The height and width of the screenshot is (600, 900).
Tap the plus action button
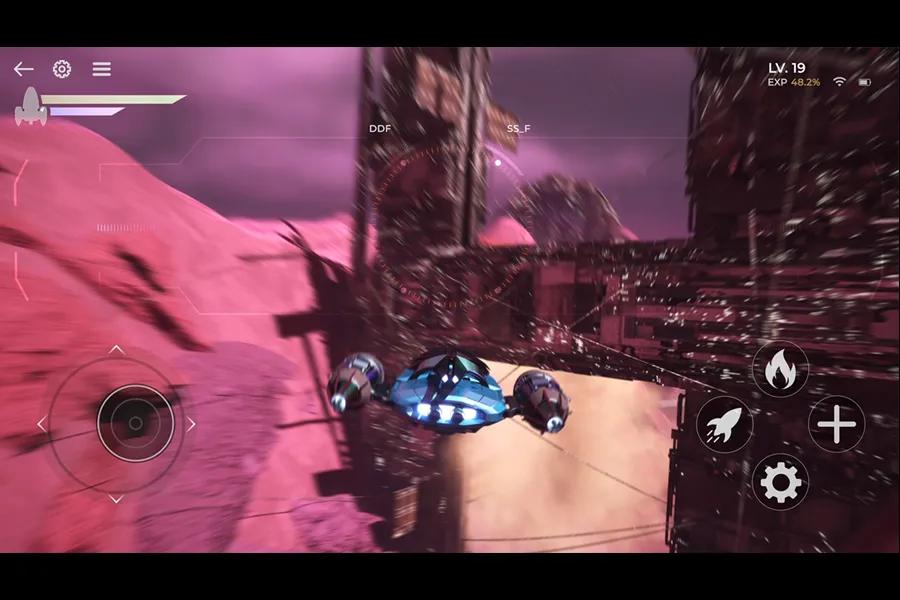pyautogui.click(x=836, y=425)
